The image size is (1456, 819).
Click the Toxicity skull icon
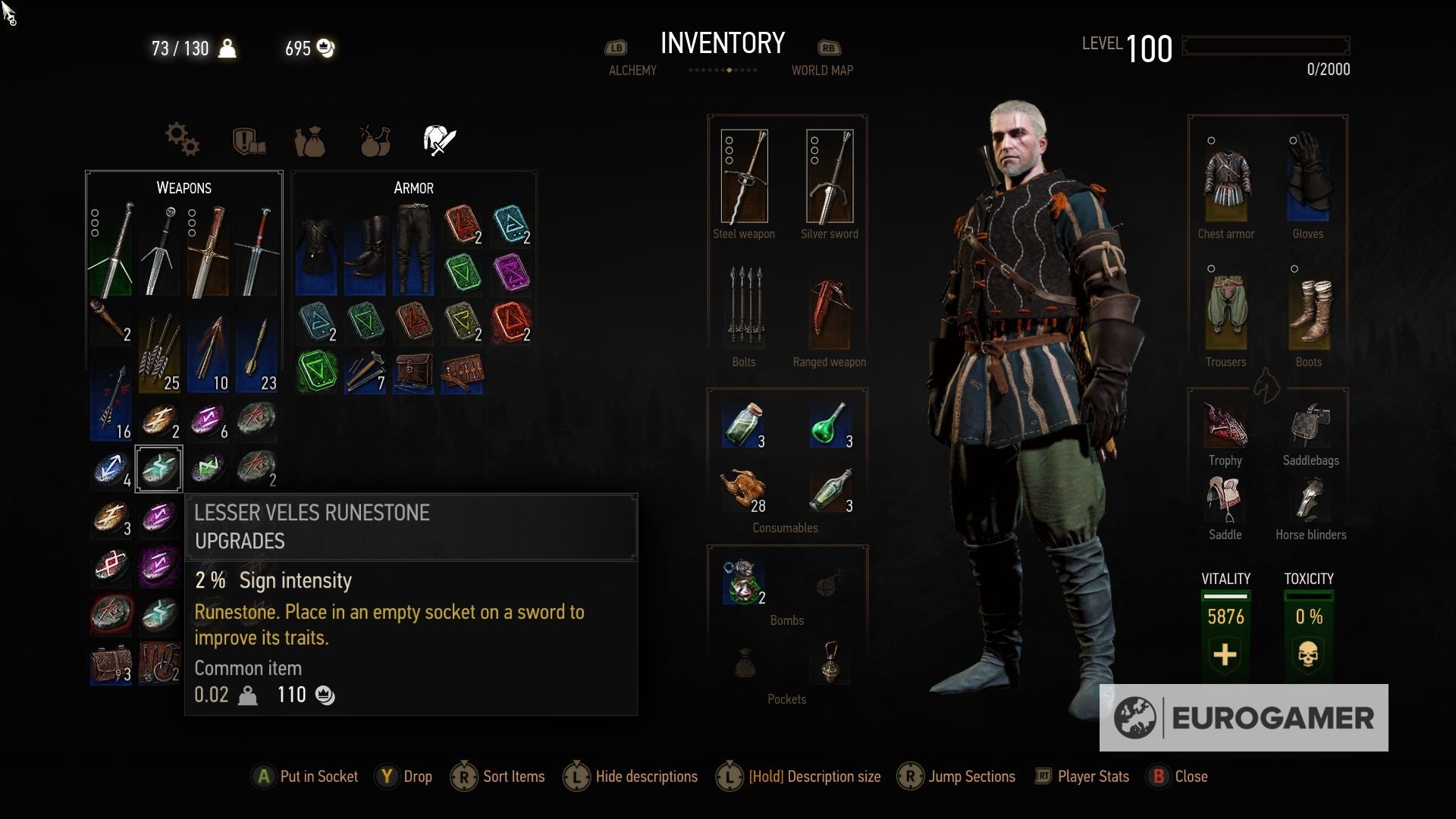point(1310,655)
